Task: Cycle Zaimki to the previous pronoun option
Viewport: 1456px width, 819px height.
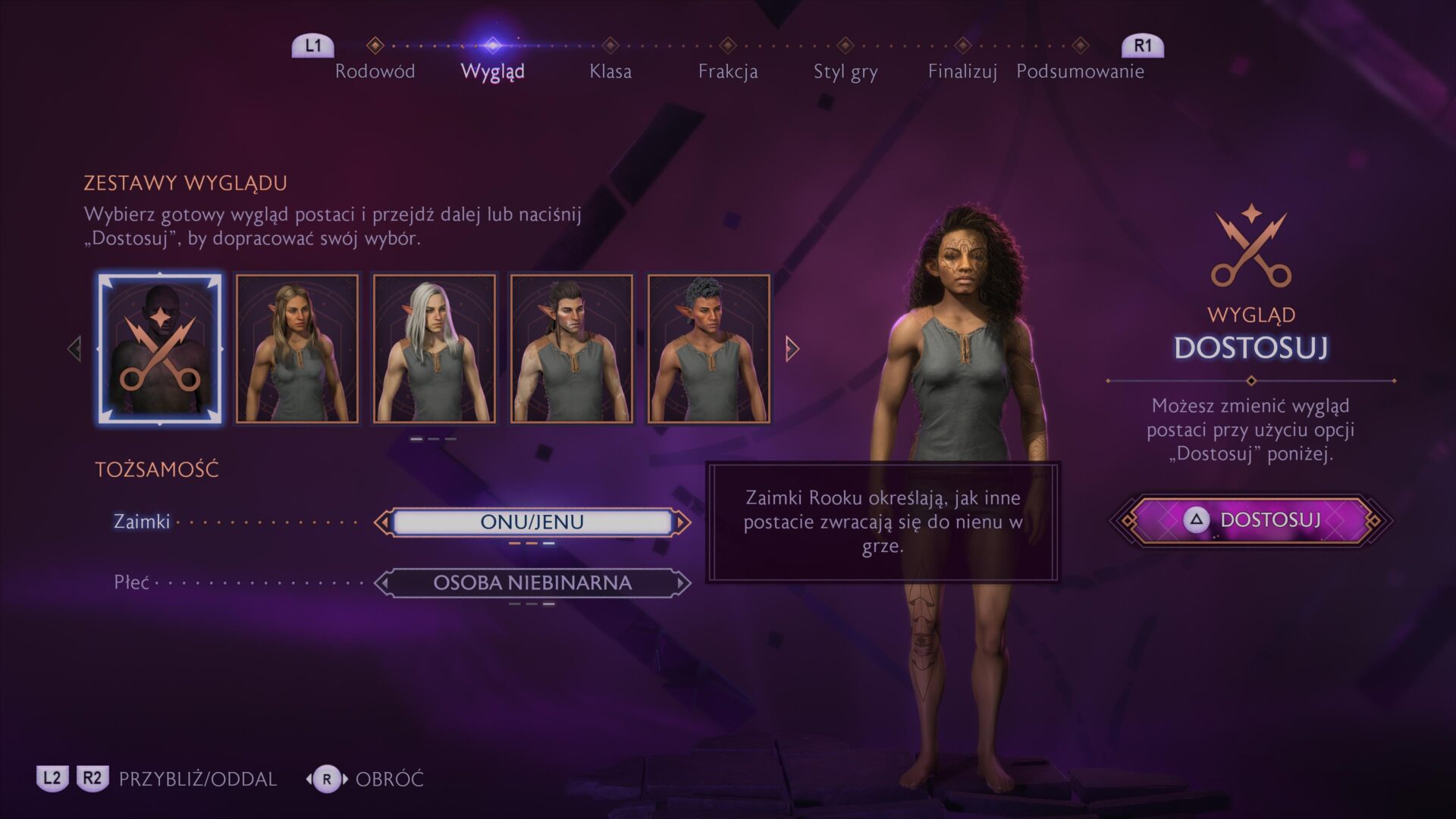Action: [383, 522]
